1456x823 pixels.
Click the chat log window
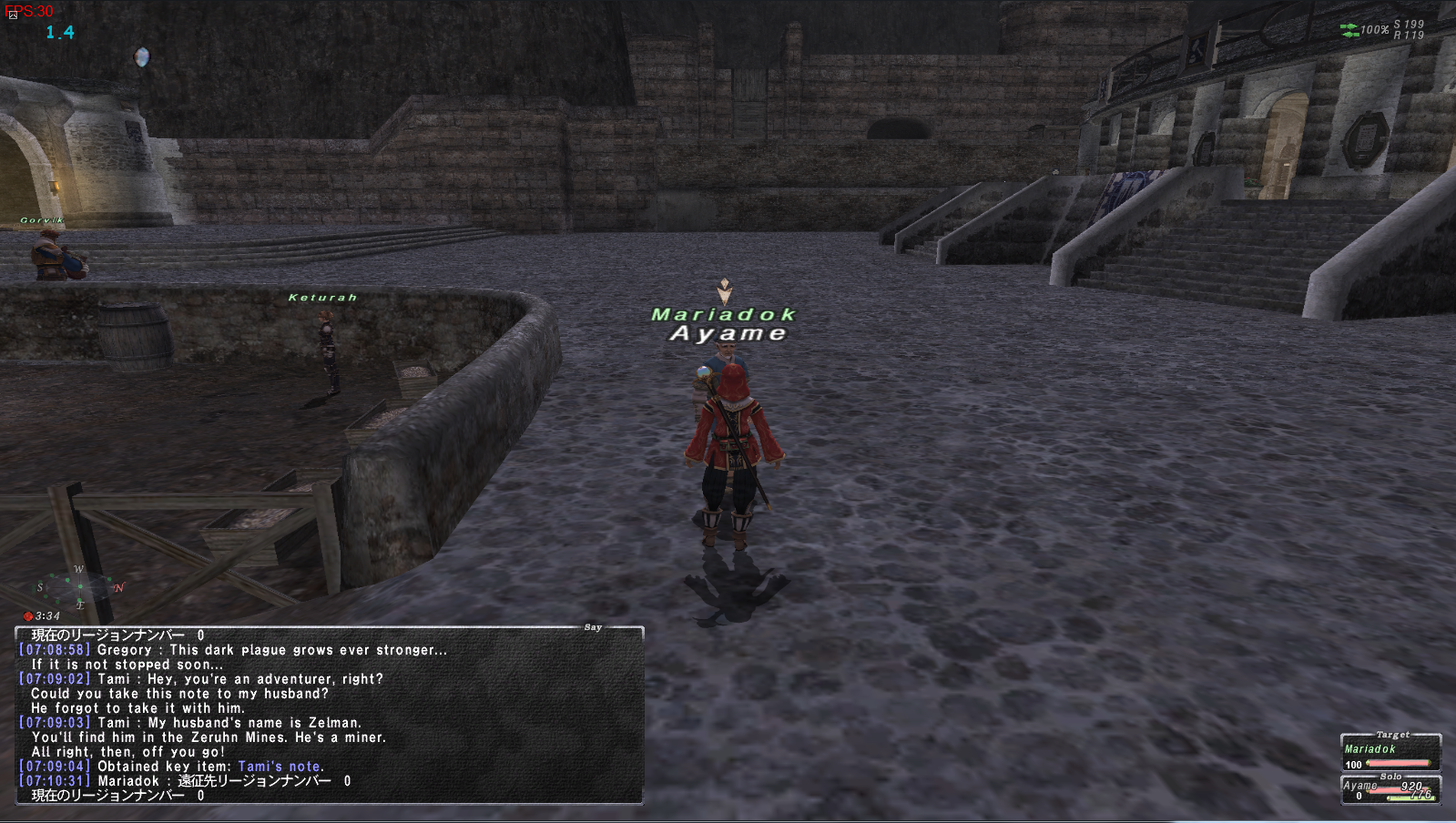tap(329, 715)
